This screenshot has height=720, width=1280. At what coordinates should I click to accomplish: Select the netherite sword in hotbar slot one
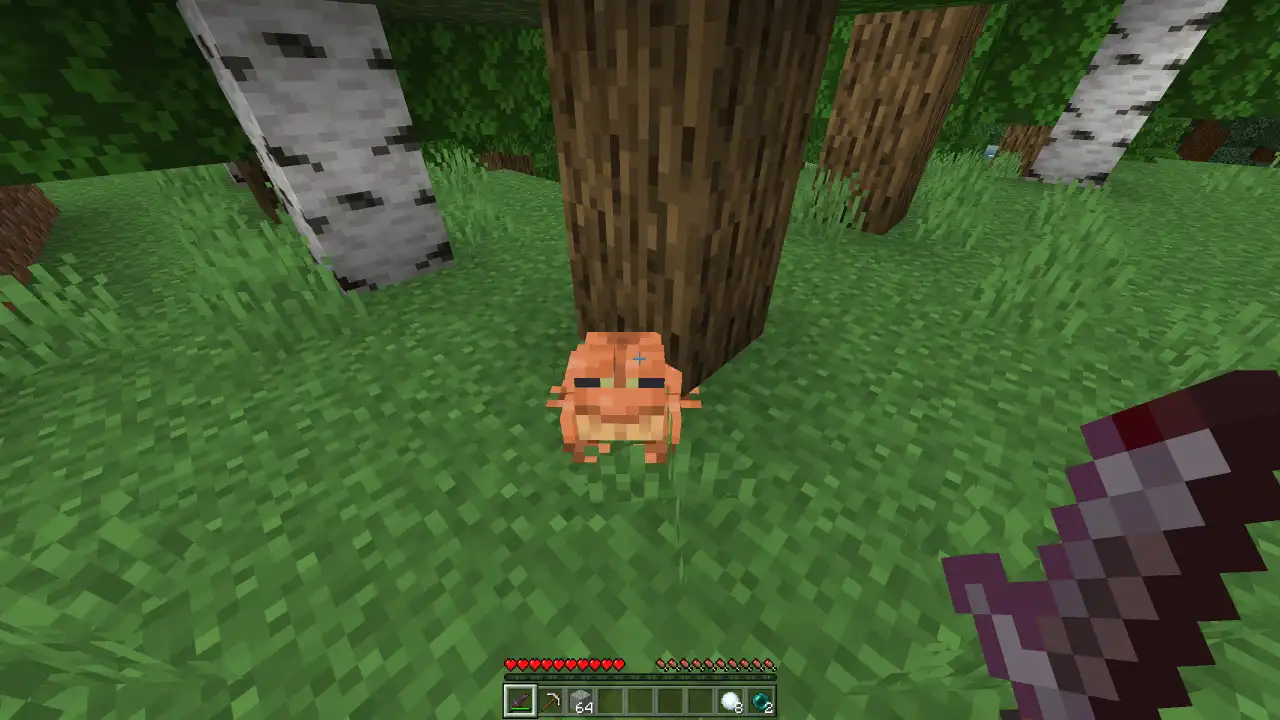[520, 700]
